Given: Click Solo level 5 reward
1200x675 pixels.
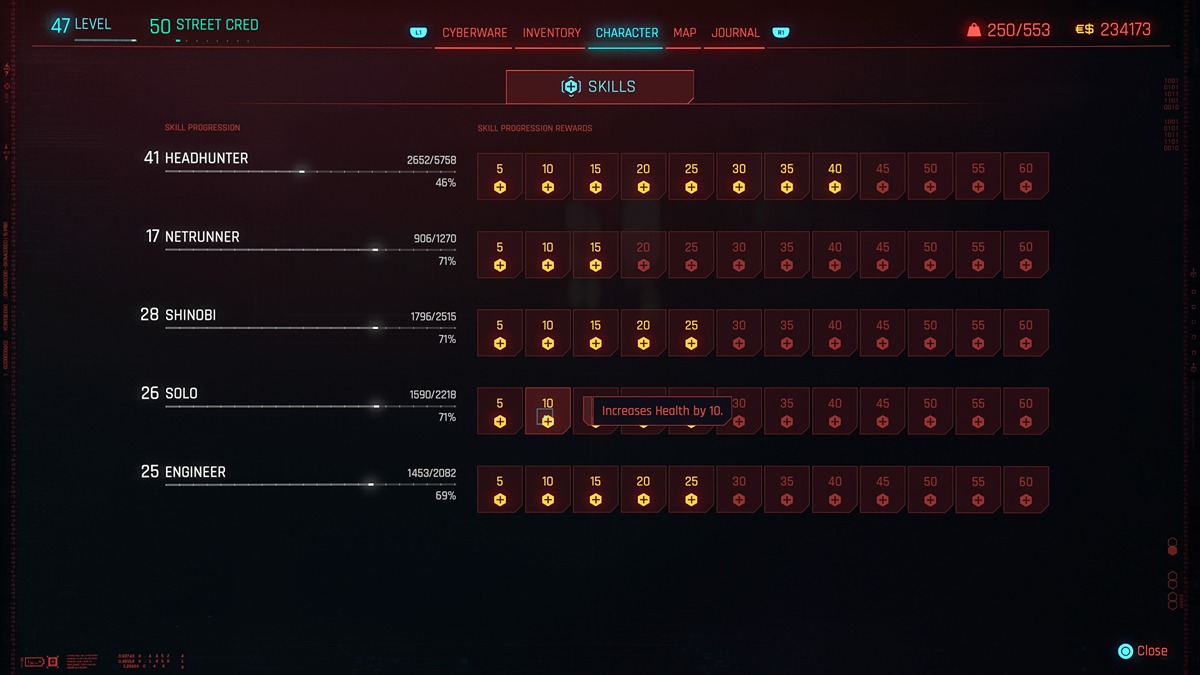Looking at the screenshot, I should (500, 411).
